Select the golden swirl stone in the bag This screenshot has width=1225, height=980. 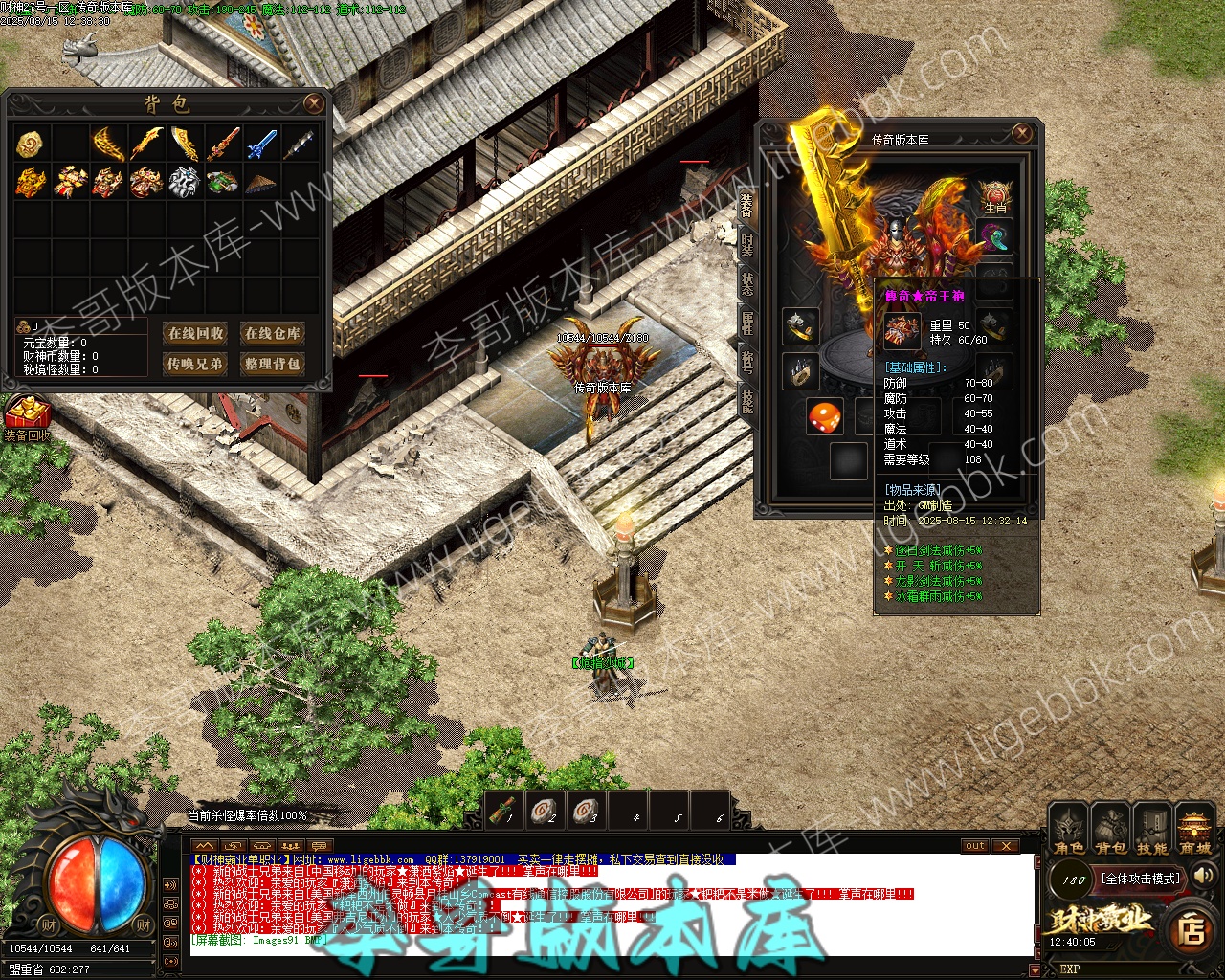[x=31, y=145]
